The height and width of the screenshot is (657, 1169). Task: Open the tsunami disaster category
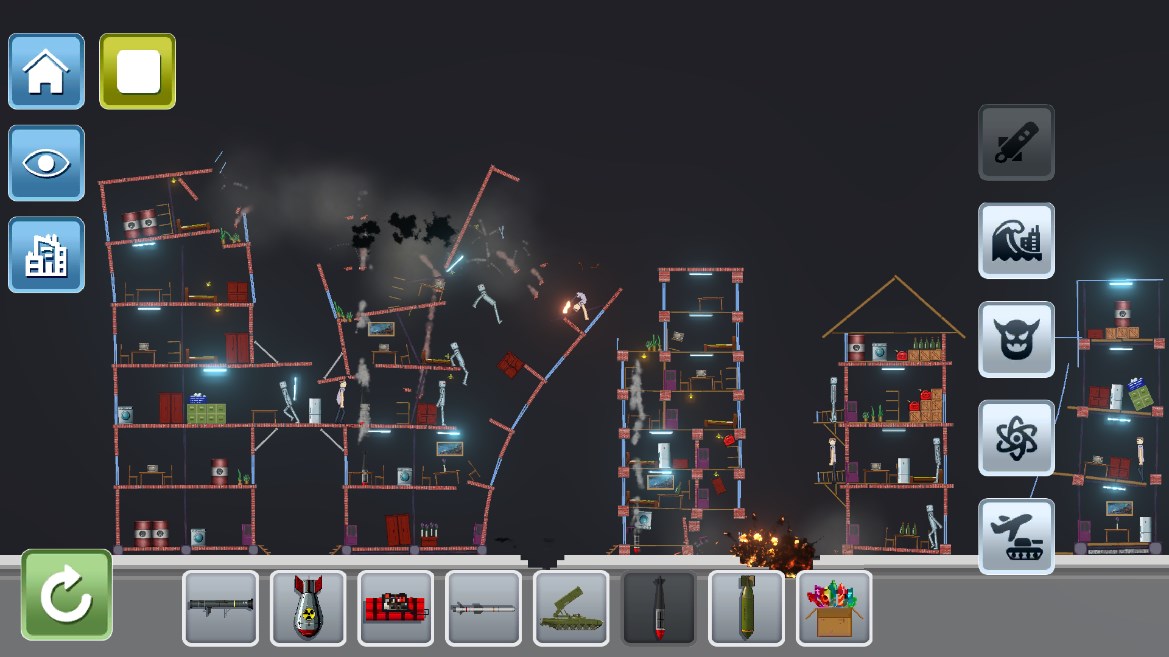[x=1016, y=241]
